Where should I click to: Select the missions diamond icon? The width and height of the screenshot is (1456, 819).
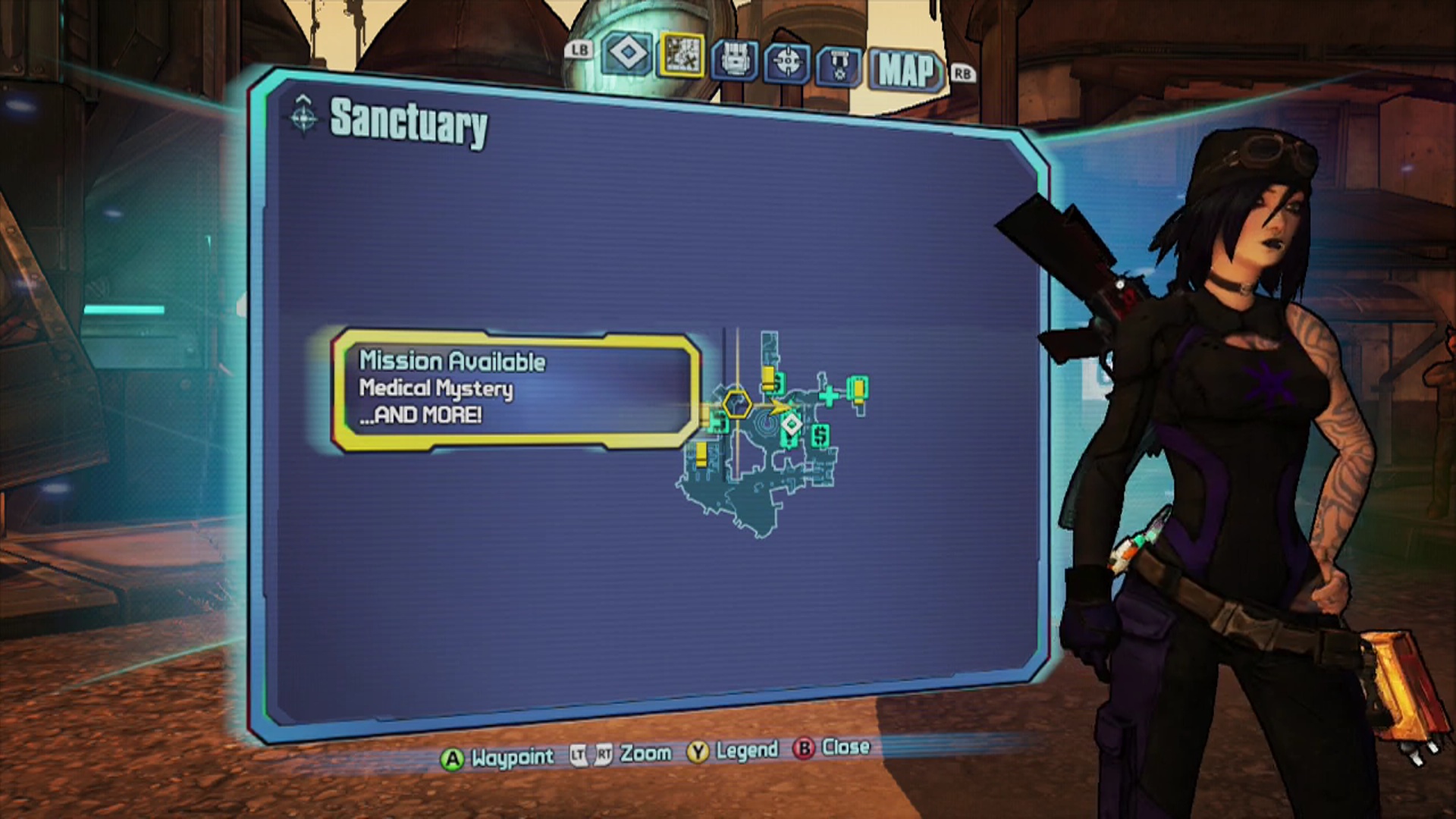(x=626, y=55)
